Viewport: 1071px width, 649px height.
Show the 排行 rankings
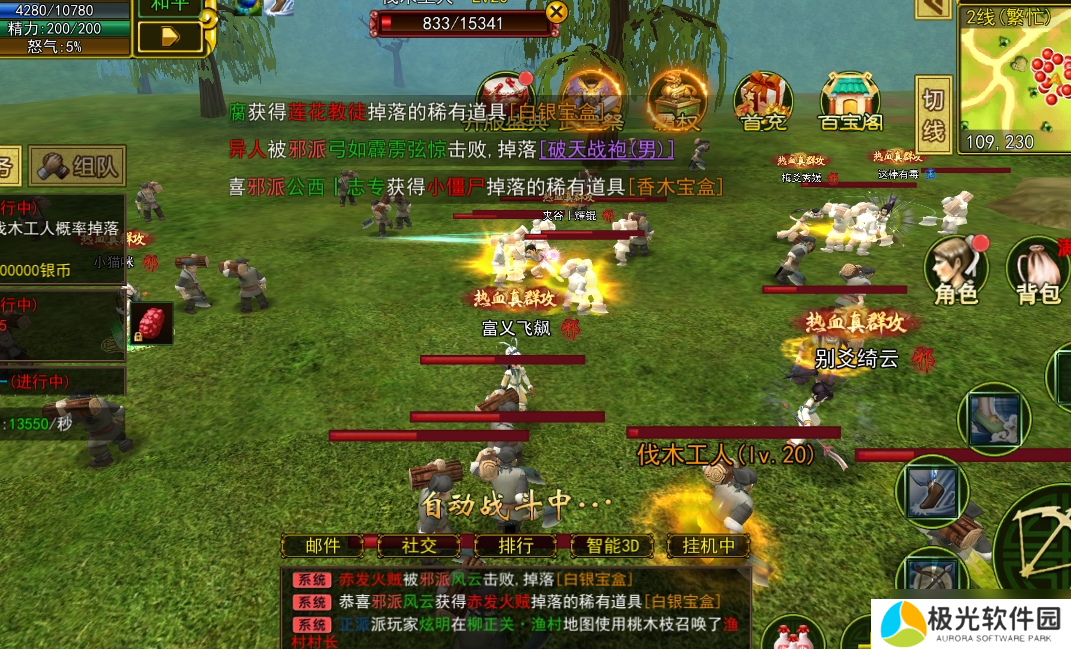pos(515,546)
